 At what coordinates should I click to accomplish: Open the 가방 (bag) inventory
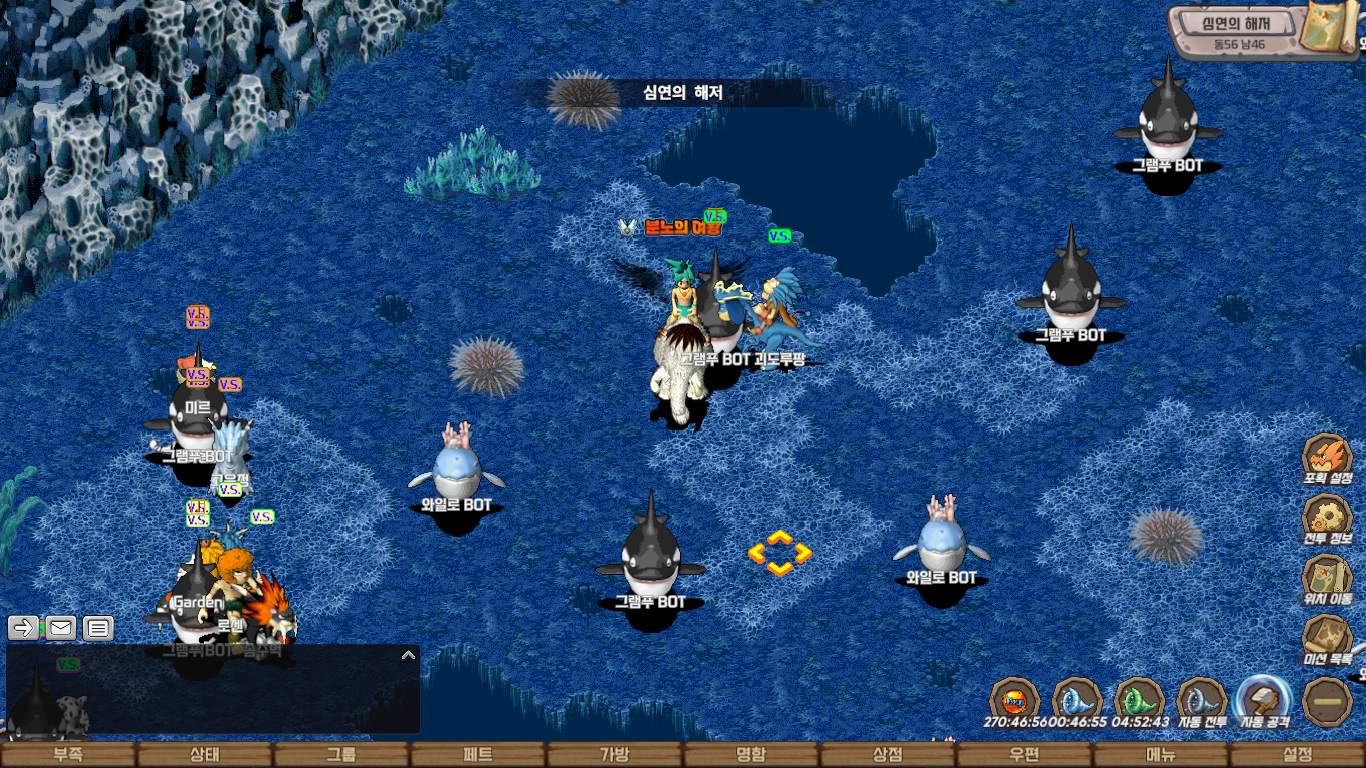click(x=614, y=755)
